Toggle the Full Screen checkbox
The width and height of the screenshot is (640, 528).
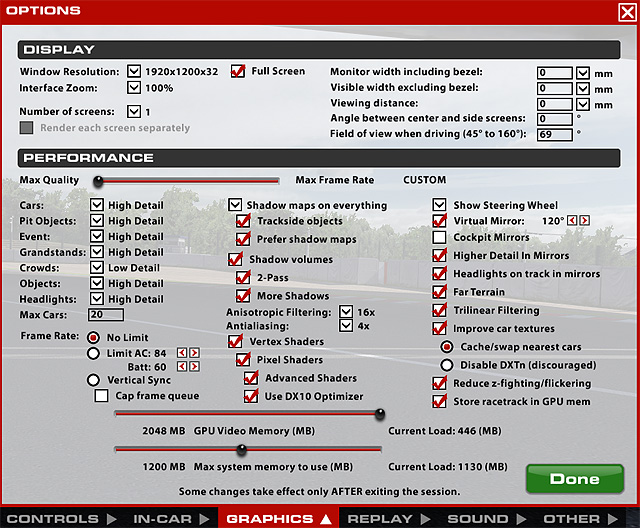pyautogui.click(x=238, y=72)
